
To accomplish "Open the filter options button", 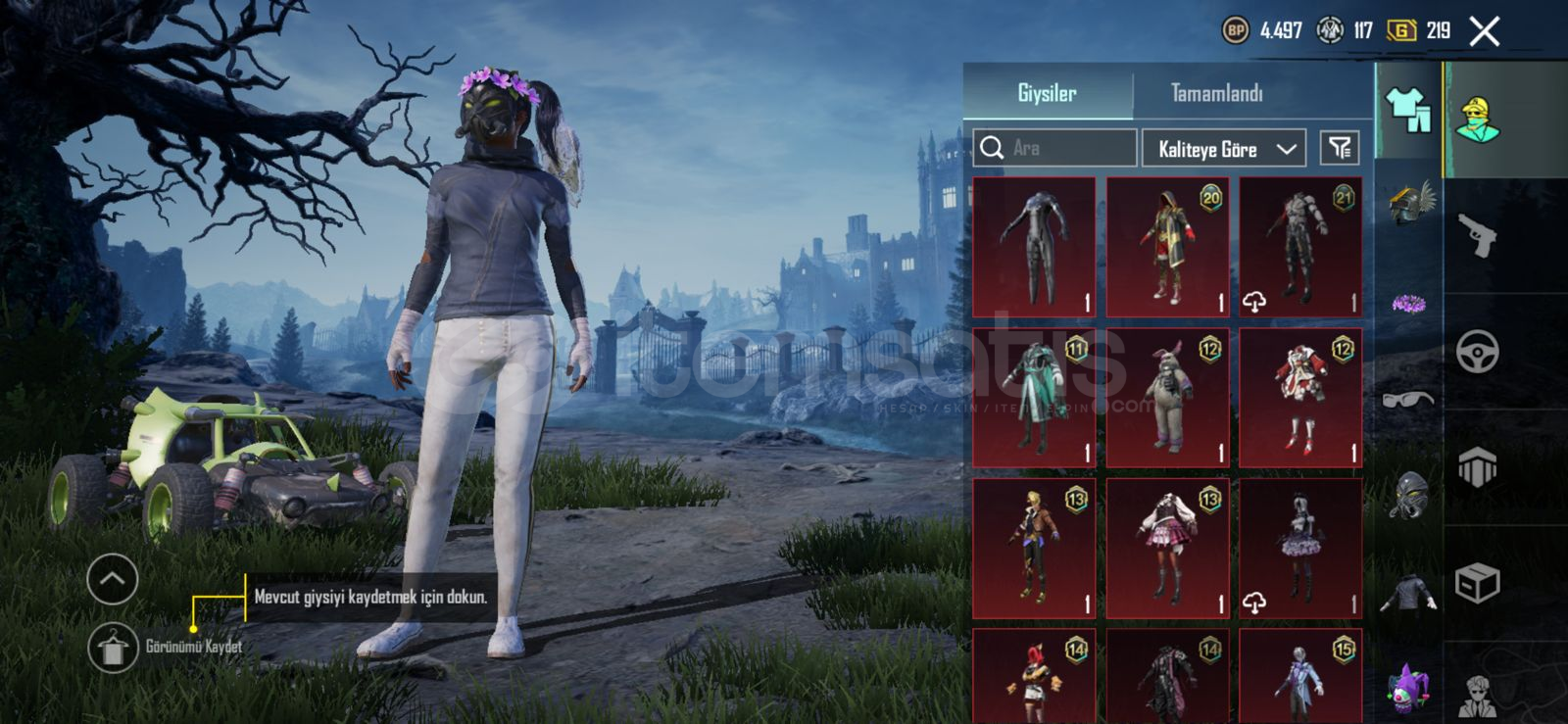I will point(1340,148).
